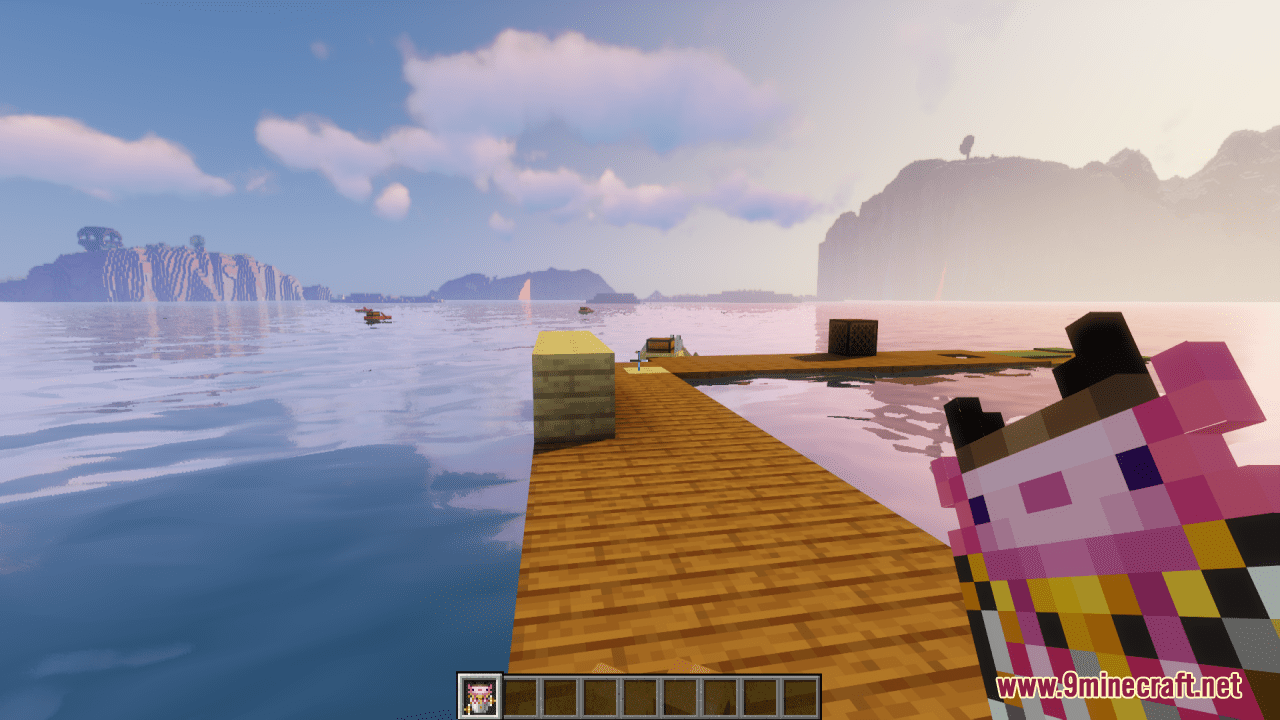This screenshot has width=1280, height=720.
Task: Select the axolotl item in hotbar slot one
Action: pos(481,692)
